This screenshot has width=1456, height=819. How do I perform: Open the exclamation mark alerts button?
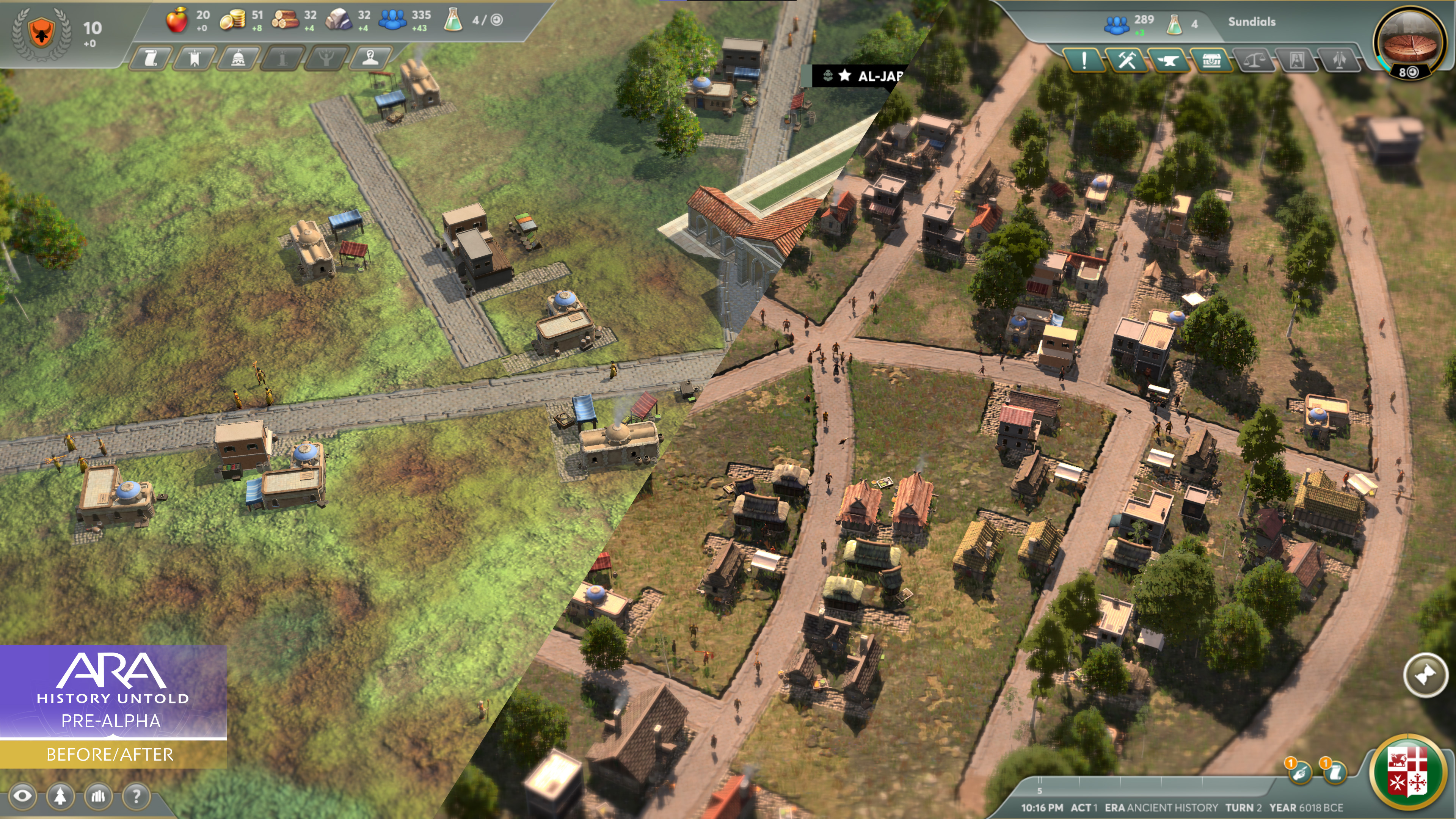tap(1084, 60)
